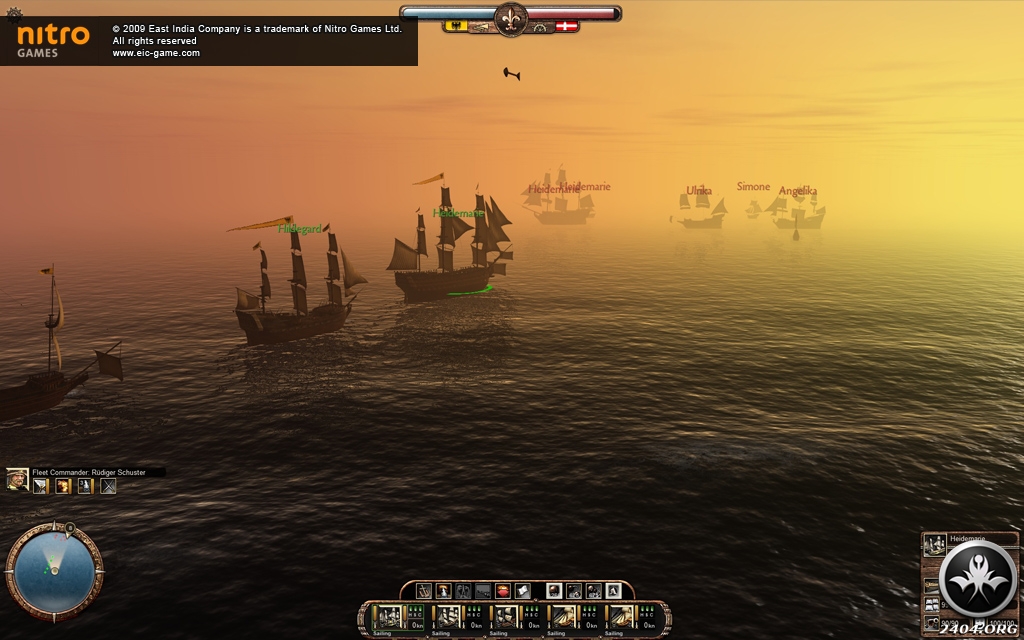Click the anchor command icon
Image resolution: width=1024 pixels, height=640 pixels.
(x=424, y=591)
